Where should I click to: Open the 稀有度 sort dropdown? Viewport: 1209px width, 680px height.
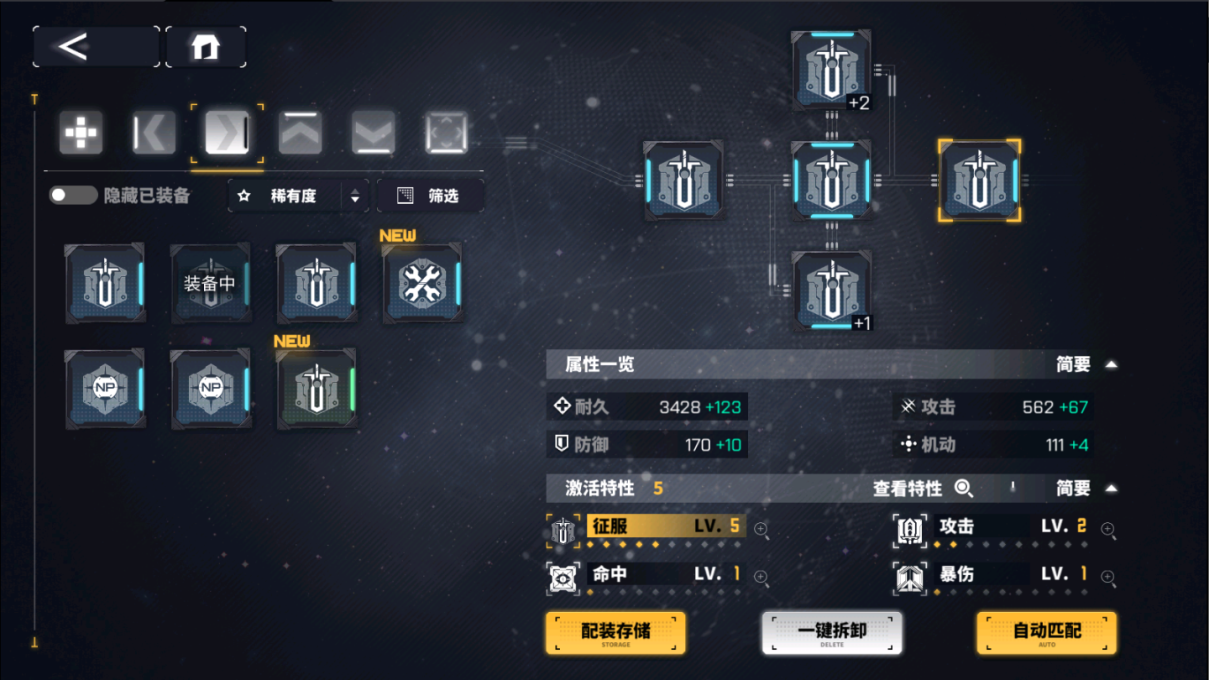point(298,196)
